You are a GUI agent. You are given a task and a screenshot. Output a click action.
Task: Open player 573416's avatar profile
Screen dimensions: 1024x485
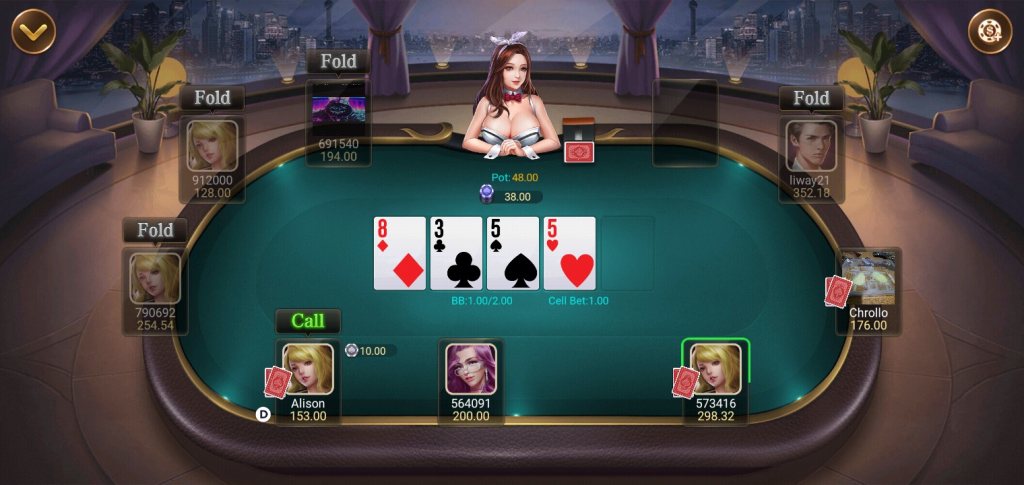point(716,369)
